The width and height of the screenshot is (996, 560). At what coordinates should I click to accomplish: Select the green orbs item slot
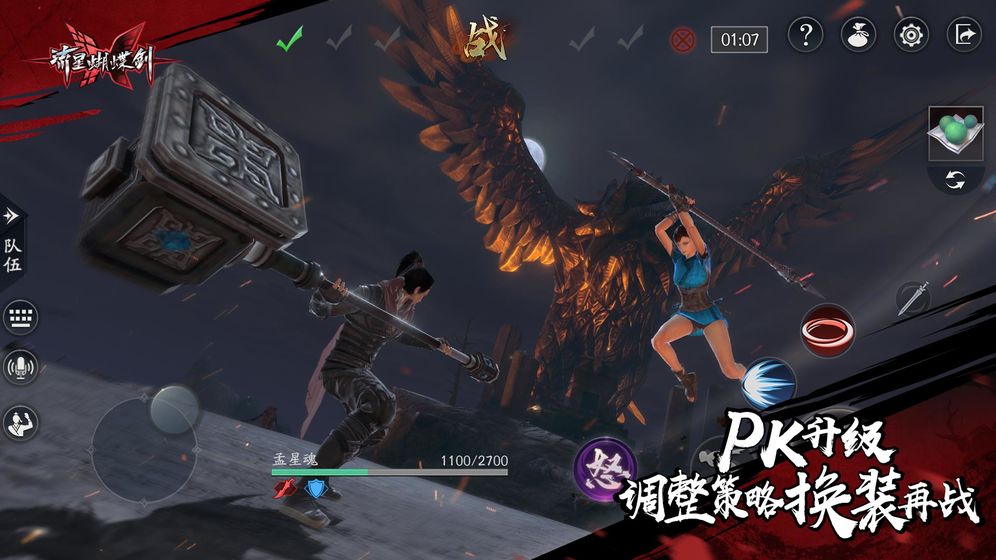coord(956,133)
